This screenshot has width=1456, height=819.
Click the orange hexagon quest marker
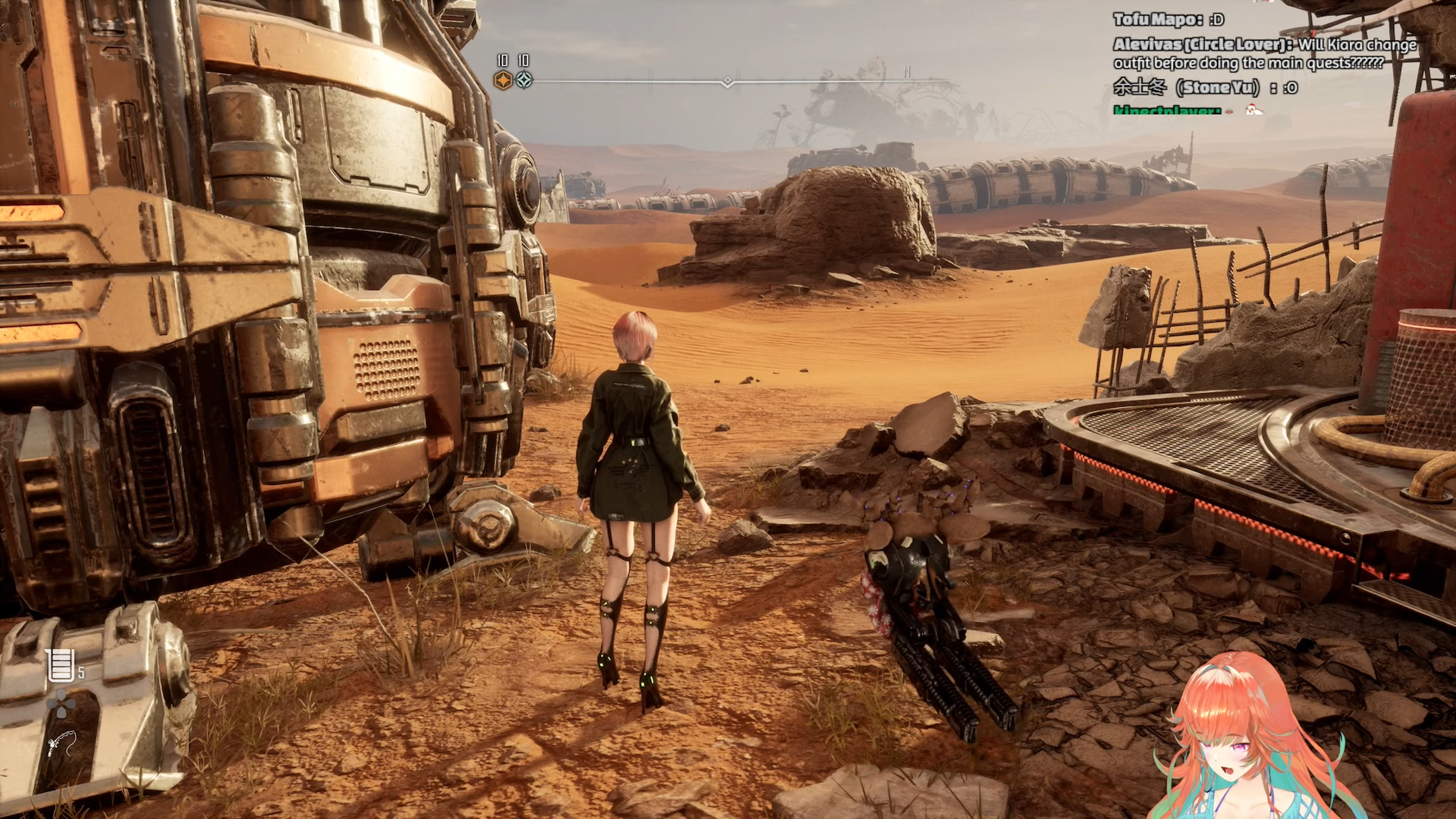coord(502,81)
